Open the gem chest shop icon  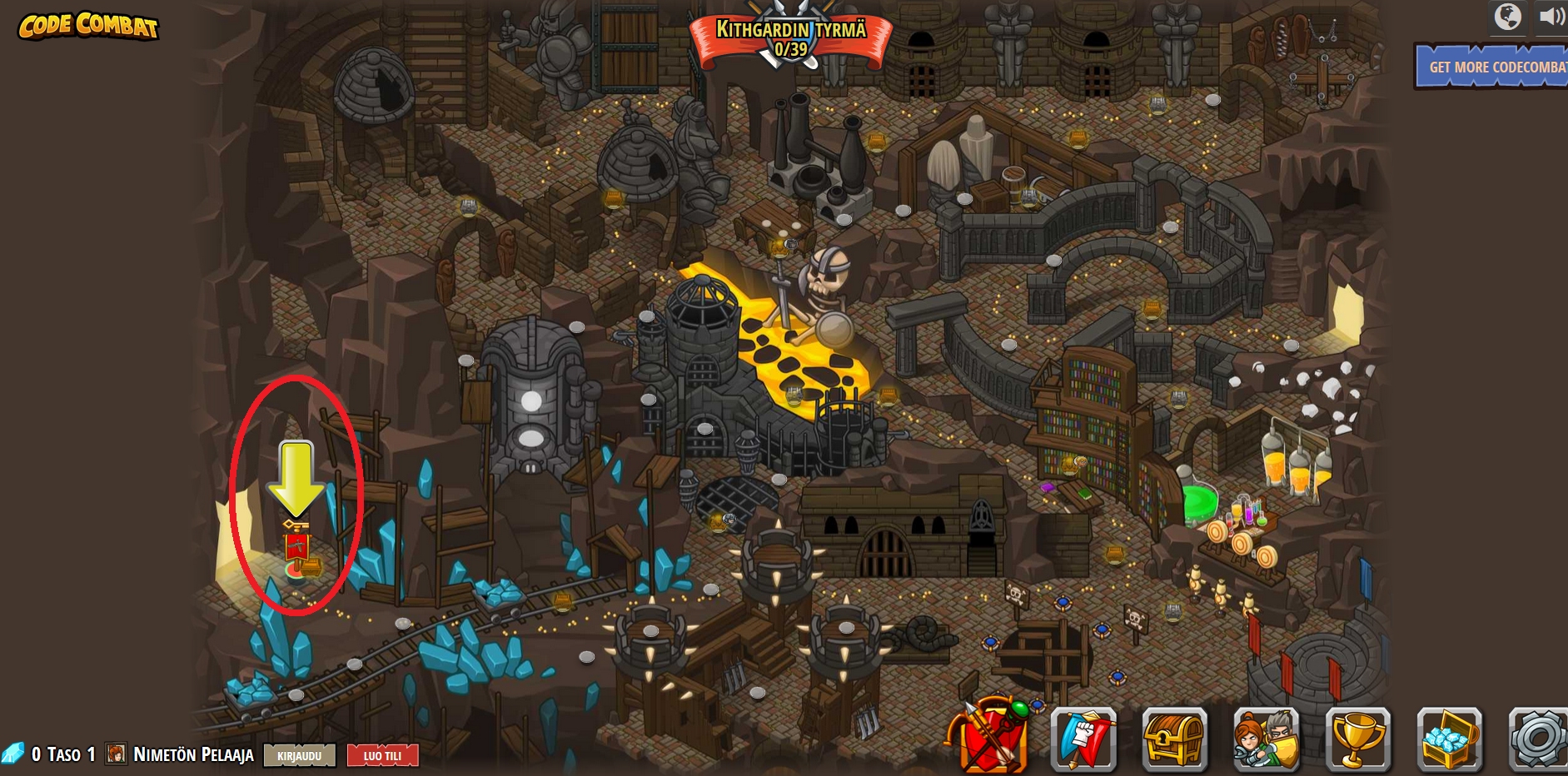coord(1449,739)
